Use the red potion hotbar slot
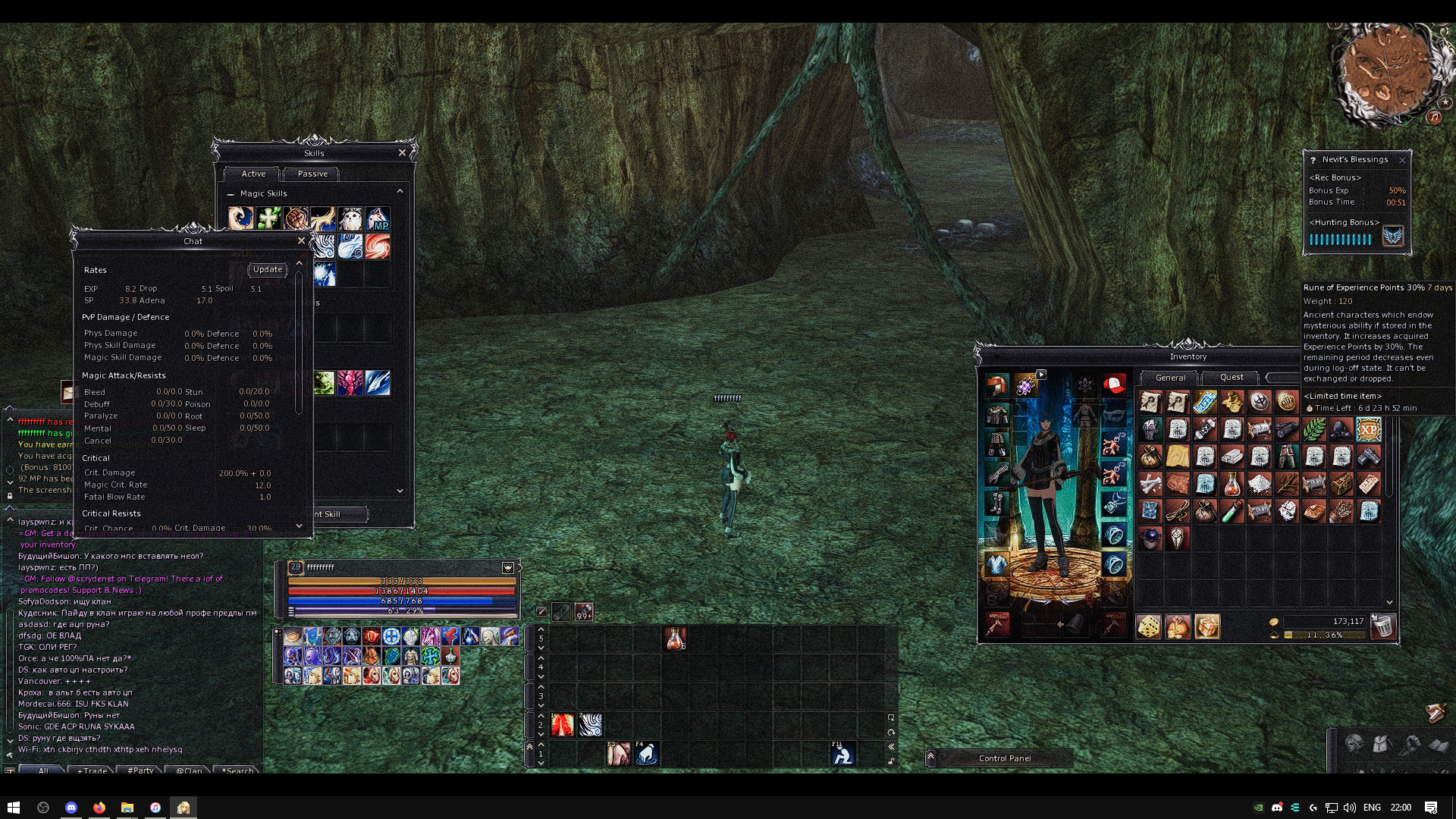The height and width of the screenshot is (819, 1456). (675, 639)
